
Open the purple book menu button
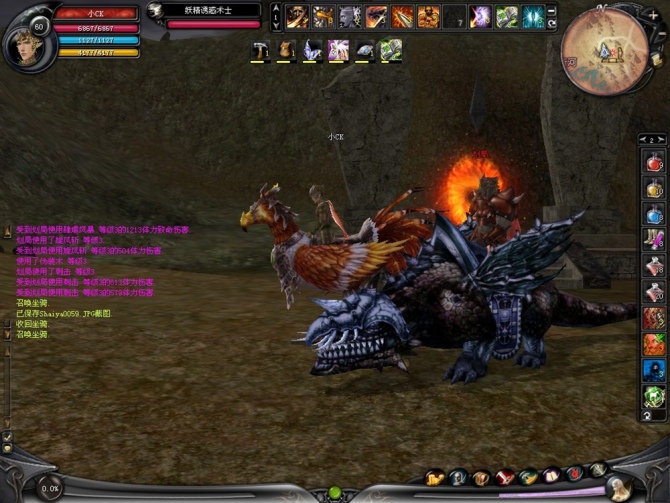[x=552, y=477]
